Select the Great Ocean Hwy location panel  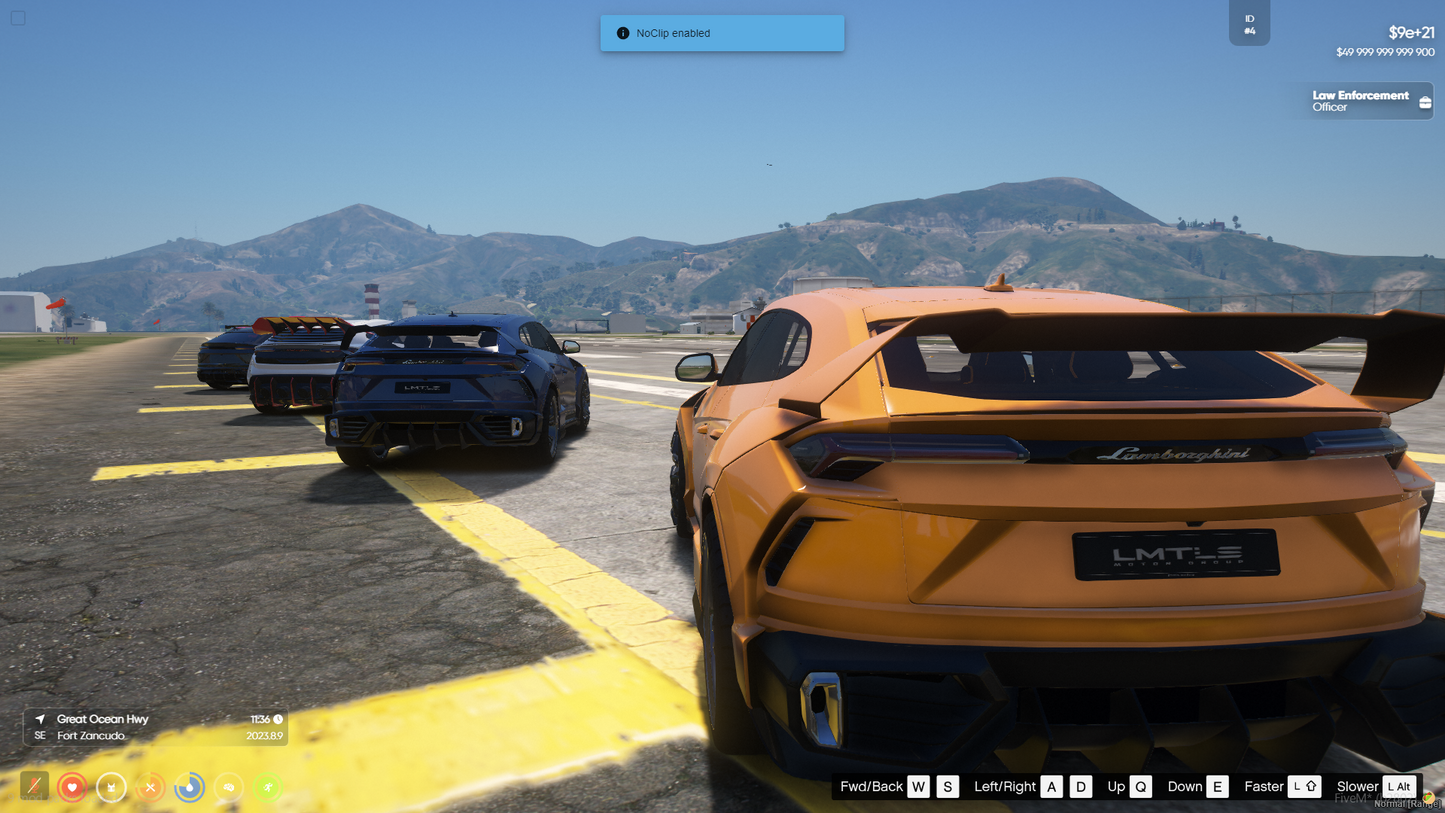pyautogui.click(x=155, y=727)
